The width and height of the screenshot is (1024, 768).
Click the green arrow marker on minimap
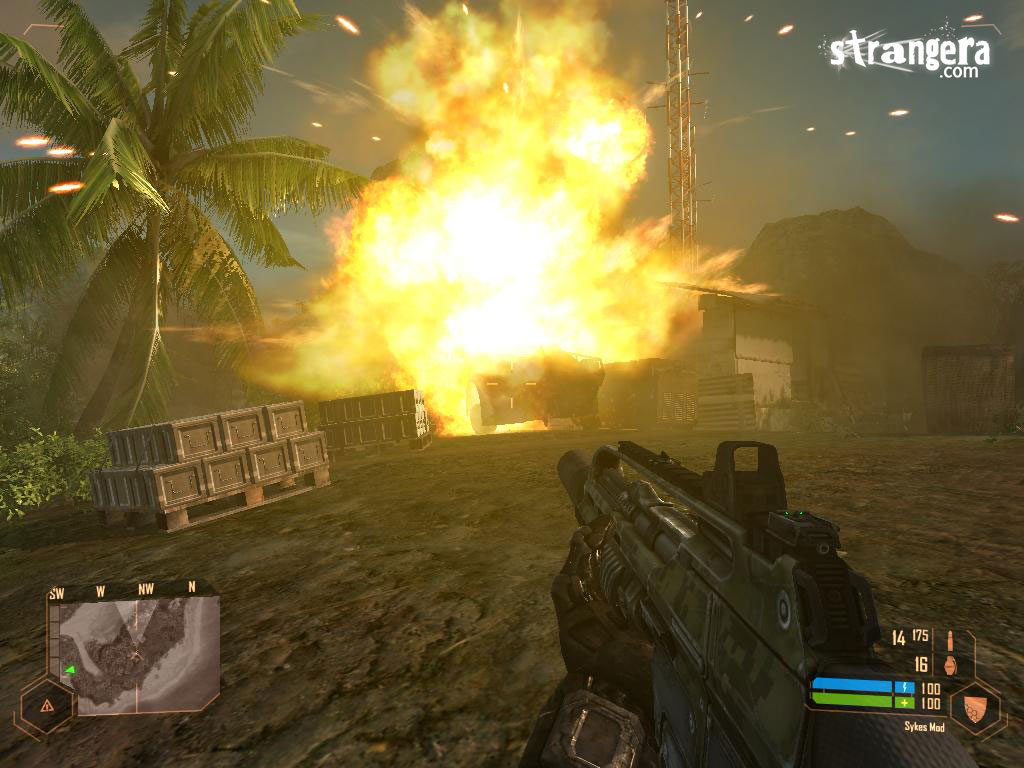pyautogui.click(x=70, y=669)
